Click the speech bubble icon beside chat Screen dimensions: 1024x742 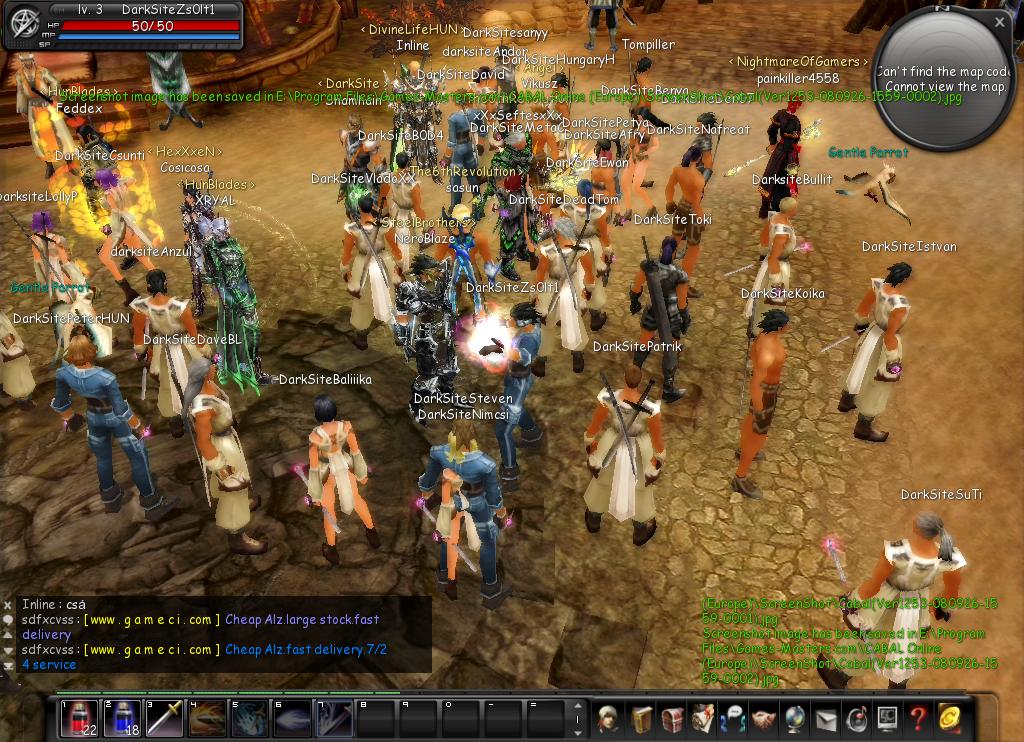tap(8, 621)
